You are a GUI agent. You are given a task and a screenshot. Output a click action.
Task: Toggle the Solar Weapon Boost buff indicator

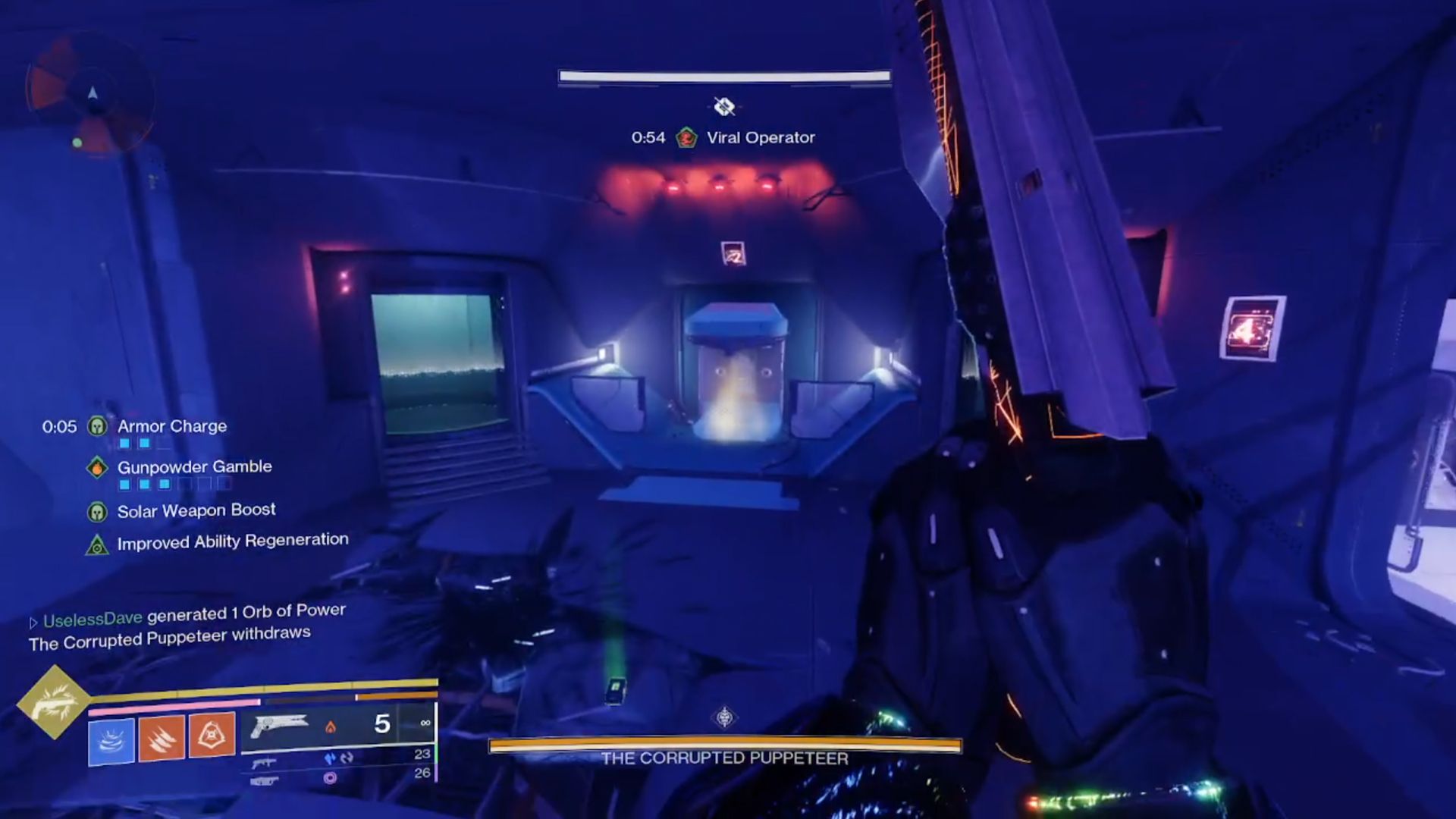point(98,510)
